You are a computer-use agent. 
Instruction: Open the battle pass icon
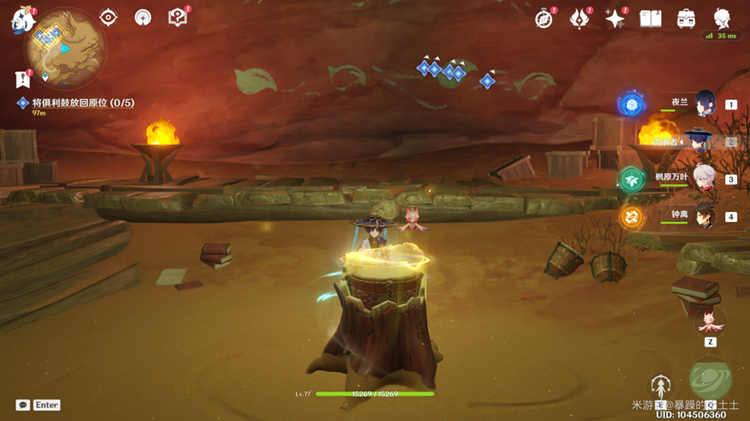(x=580, y=18)
